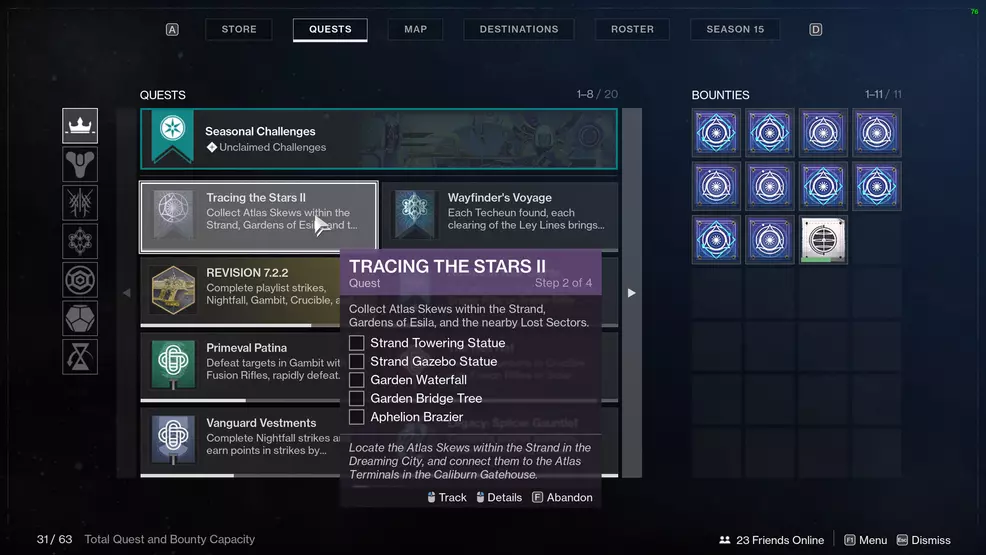Screen dimensions: 986x555
Task: Select the white globe bounty
Action: (x=823, y=240)
